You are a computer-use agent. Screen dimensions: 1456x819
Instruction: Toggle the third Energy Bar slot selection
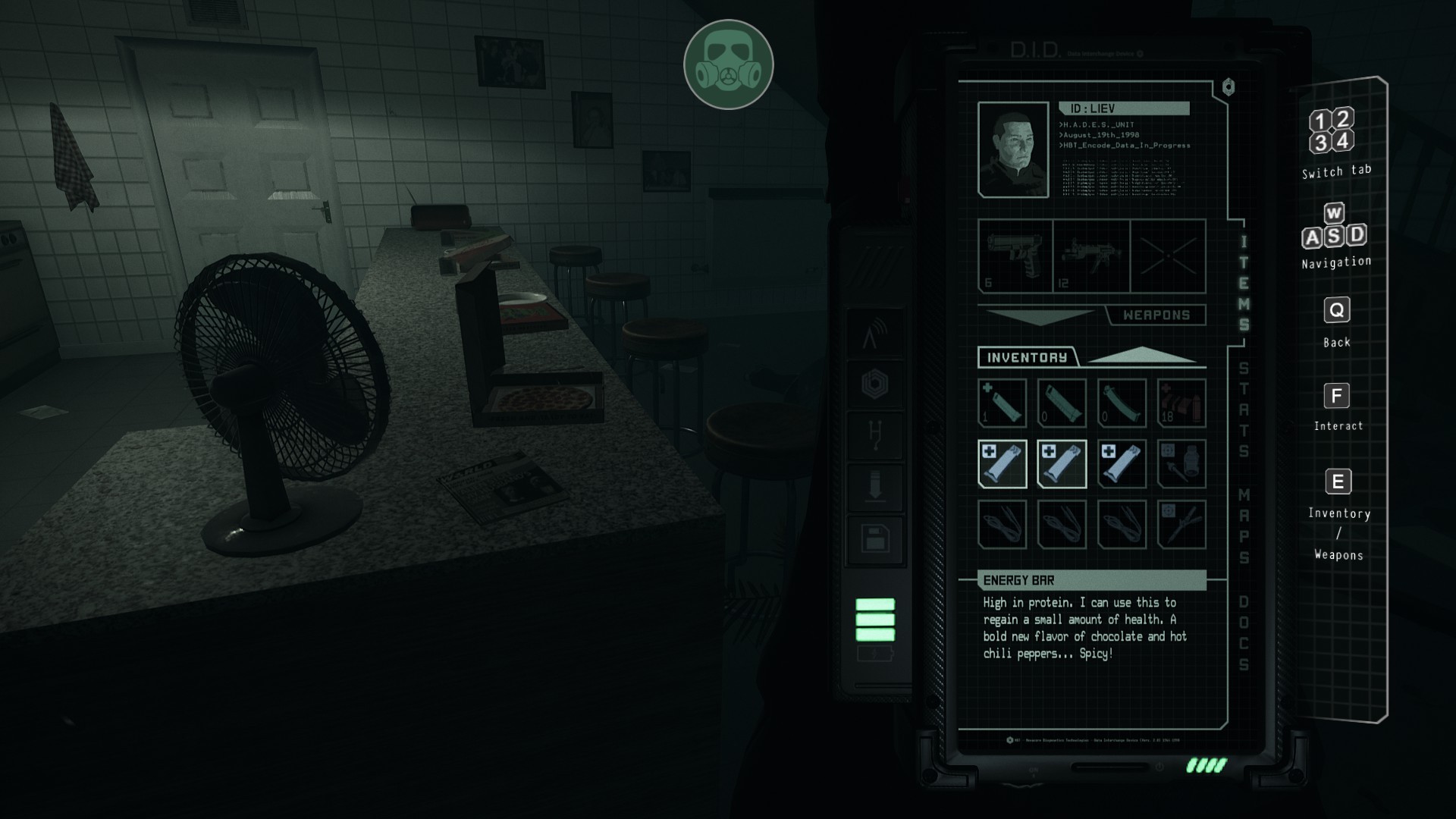1121,463
